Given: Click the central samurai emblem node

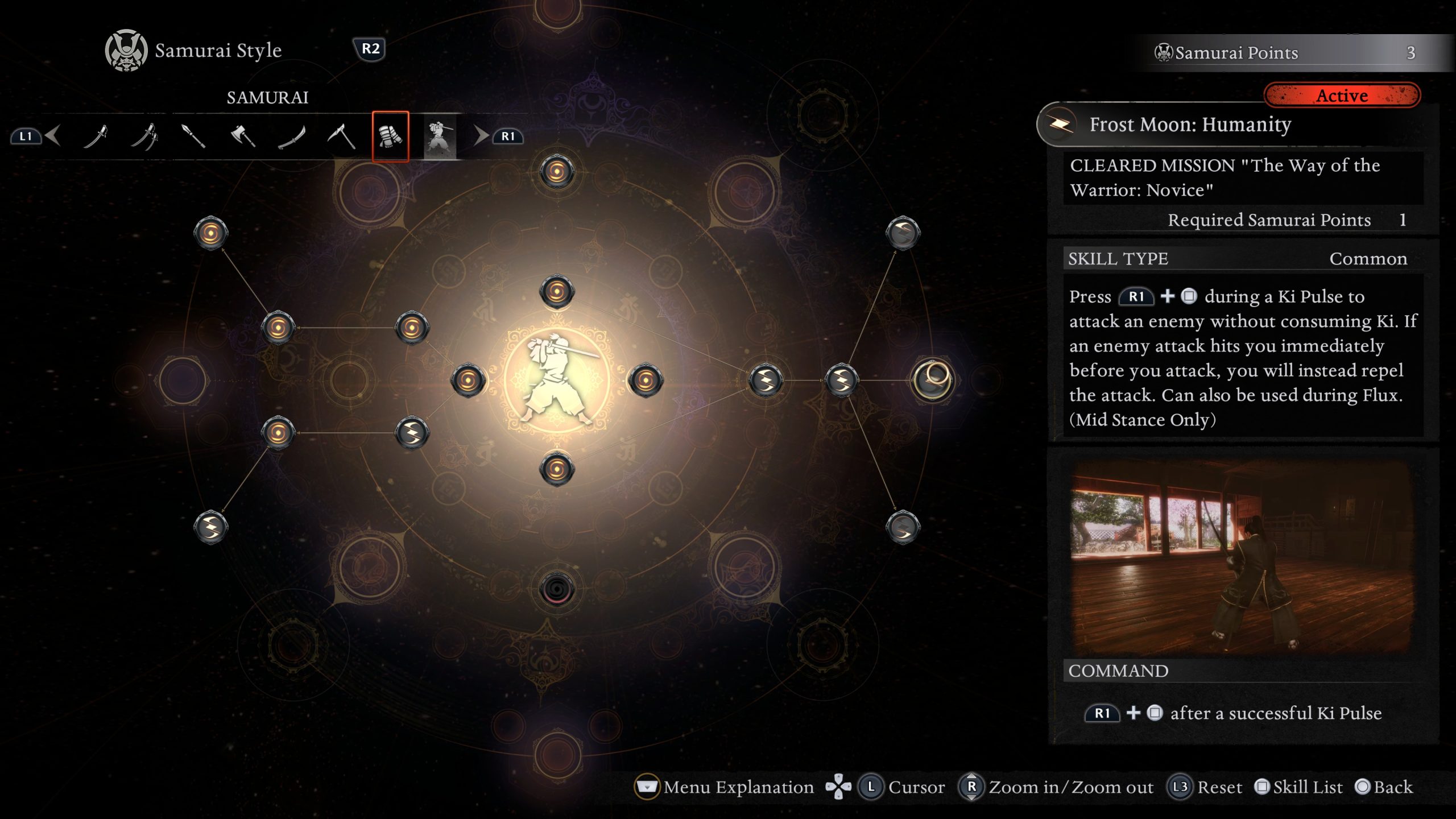Looking at the screenshot, I should coord(557,379).
